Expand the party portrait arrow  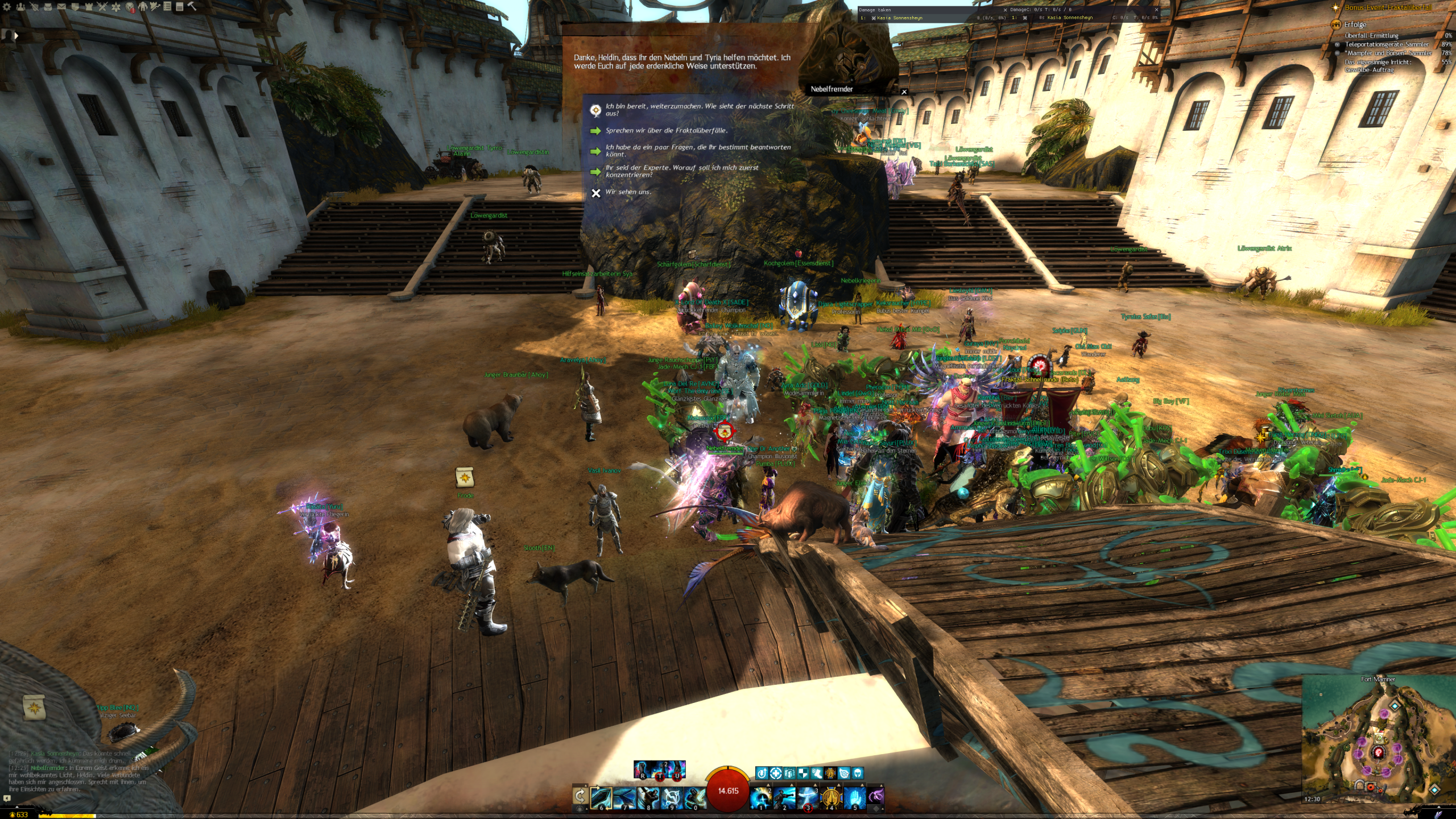point(16,36)
